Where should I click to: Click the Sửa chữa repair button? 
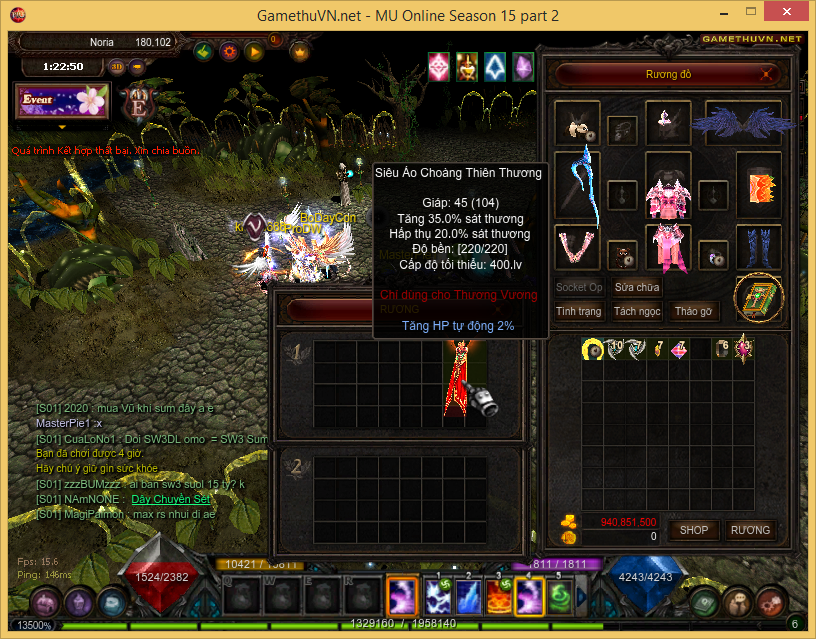(637, 287)
